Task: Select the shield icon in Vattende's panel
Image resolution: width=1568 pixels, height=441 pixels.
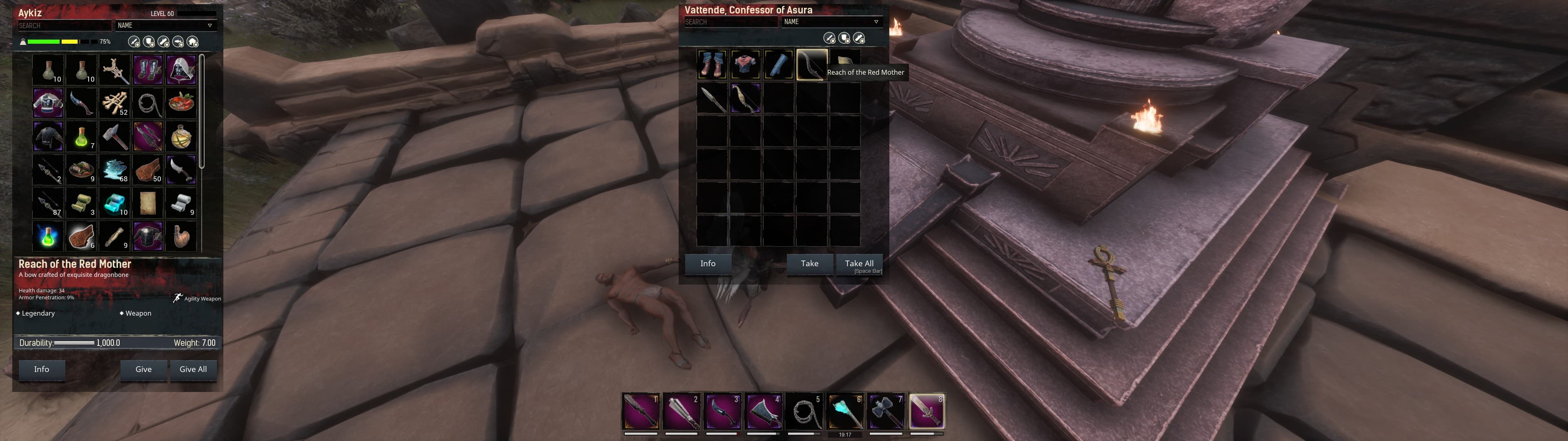Action: (x=844, y=38)
